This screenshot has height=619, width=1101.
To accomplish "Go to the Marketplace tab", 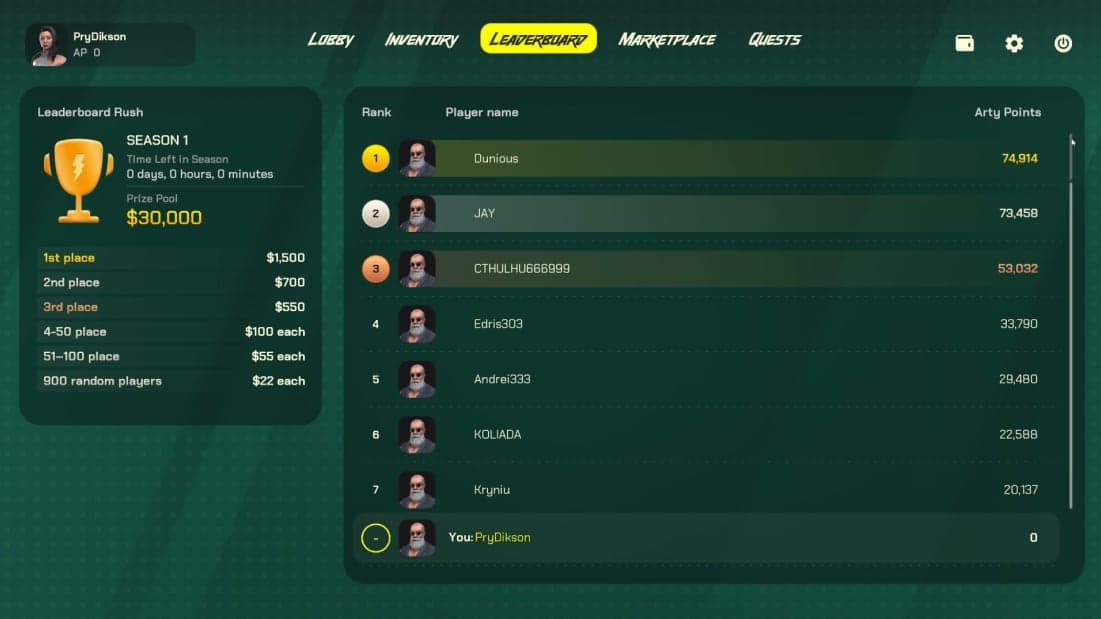I will (667, 40).
